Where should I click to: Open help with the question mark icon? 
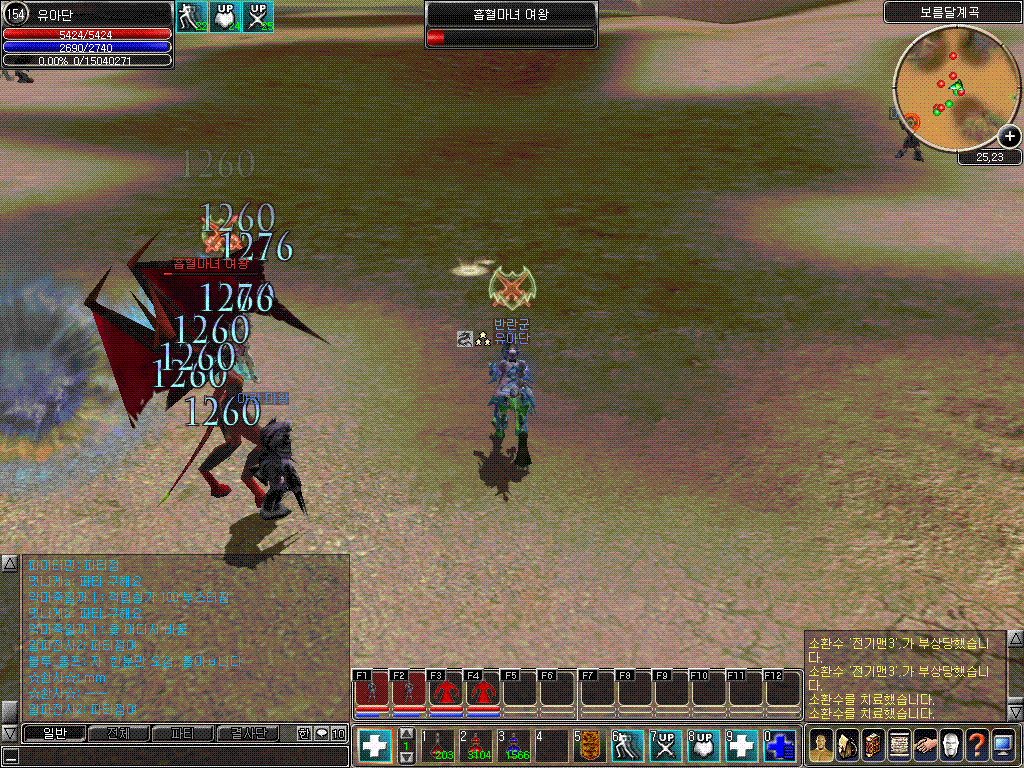coord(976,746)
